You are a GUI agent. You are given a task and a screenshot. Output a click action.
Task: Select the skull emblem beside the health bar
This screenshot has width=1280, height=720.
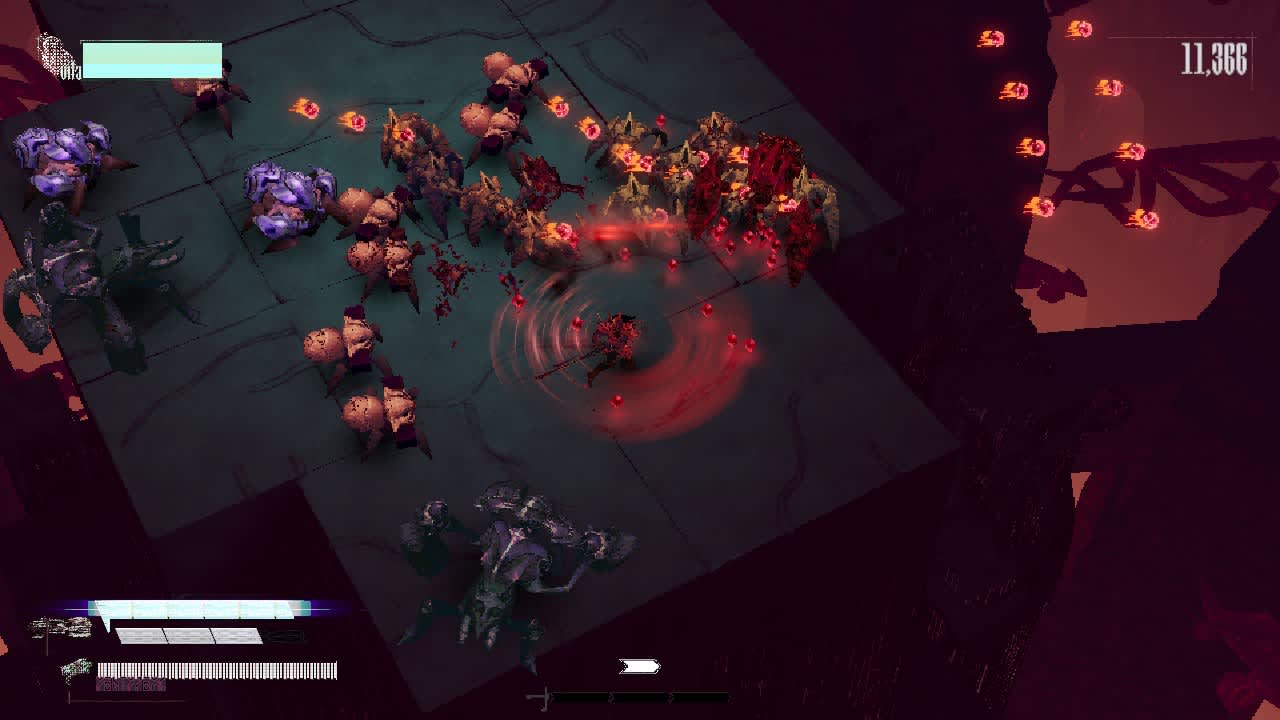click(50, 52)
